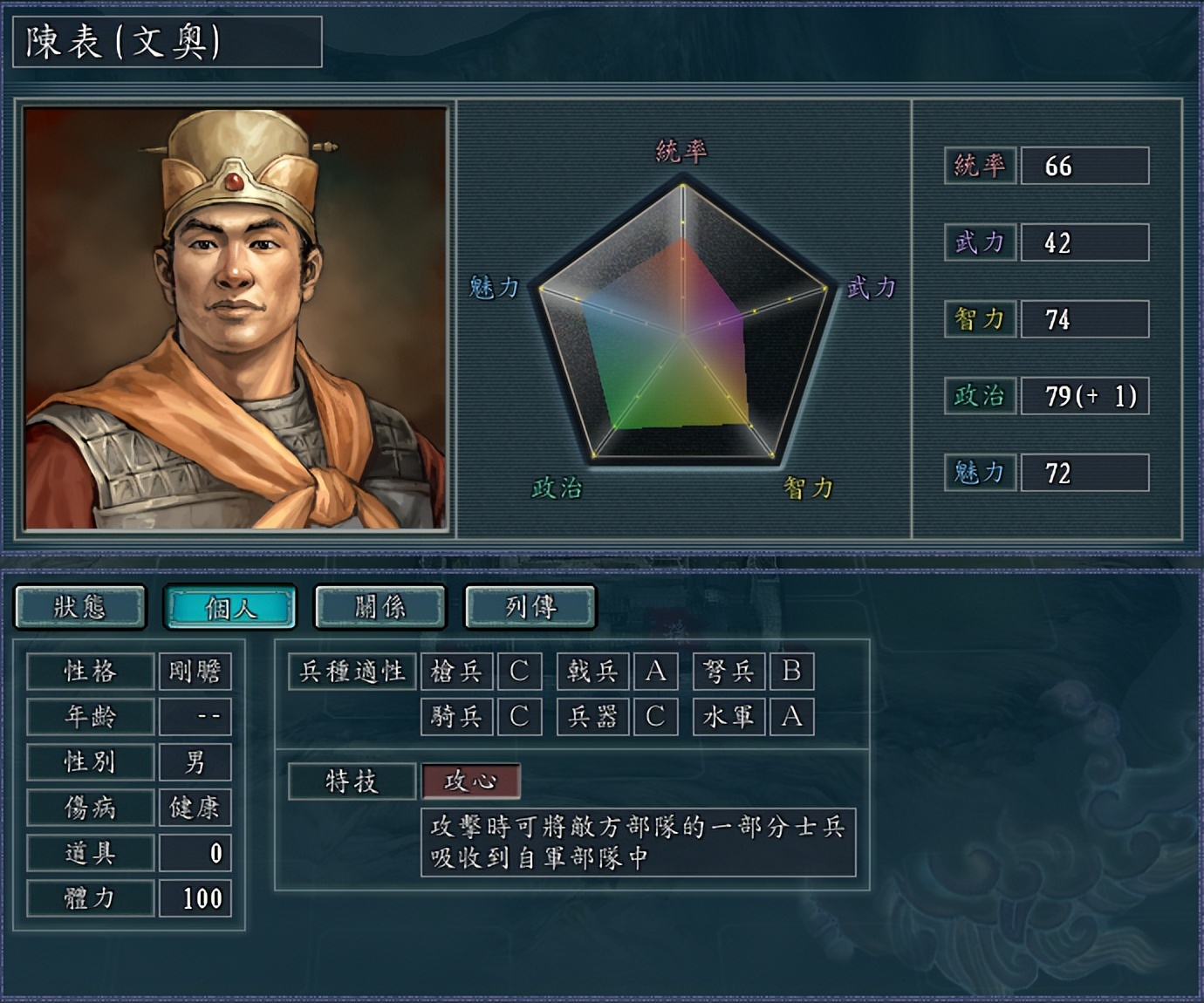
Task: Click the 政治 stat showing 79(+1)
Action: tap(1084, 397)
